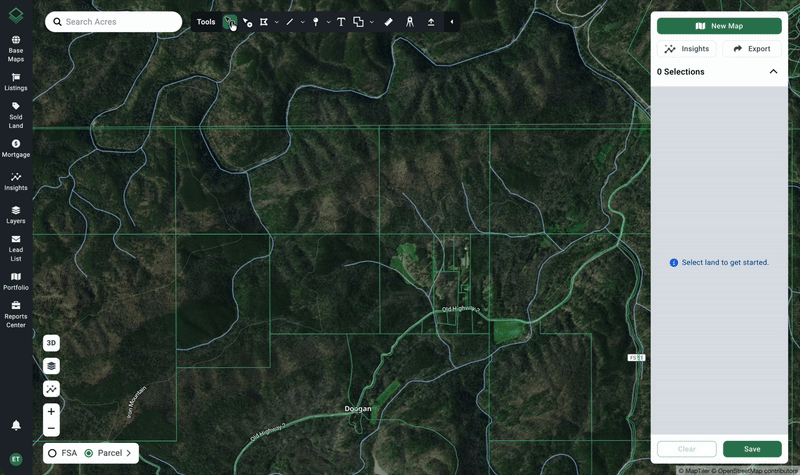Open the Mortgage sidebar item
800x475 pixels.
(x=16, y=148)
